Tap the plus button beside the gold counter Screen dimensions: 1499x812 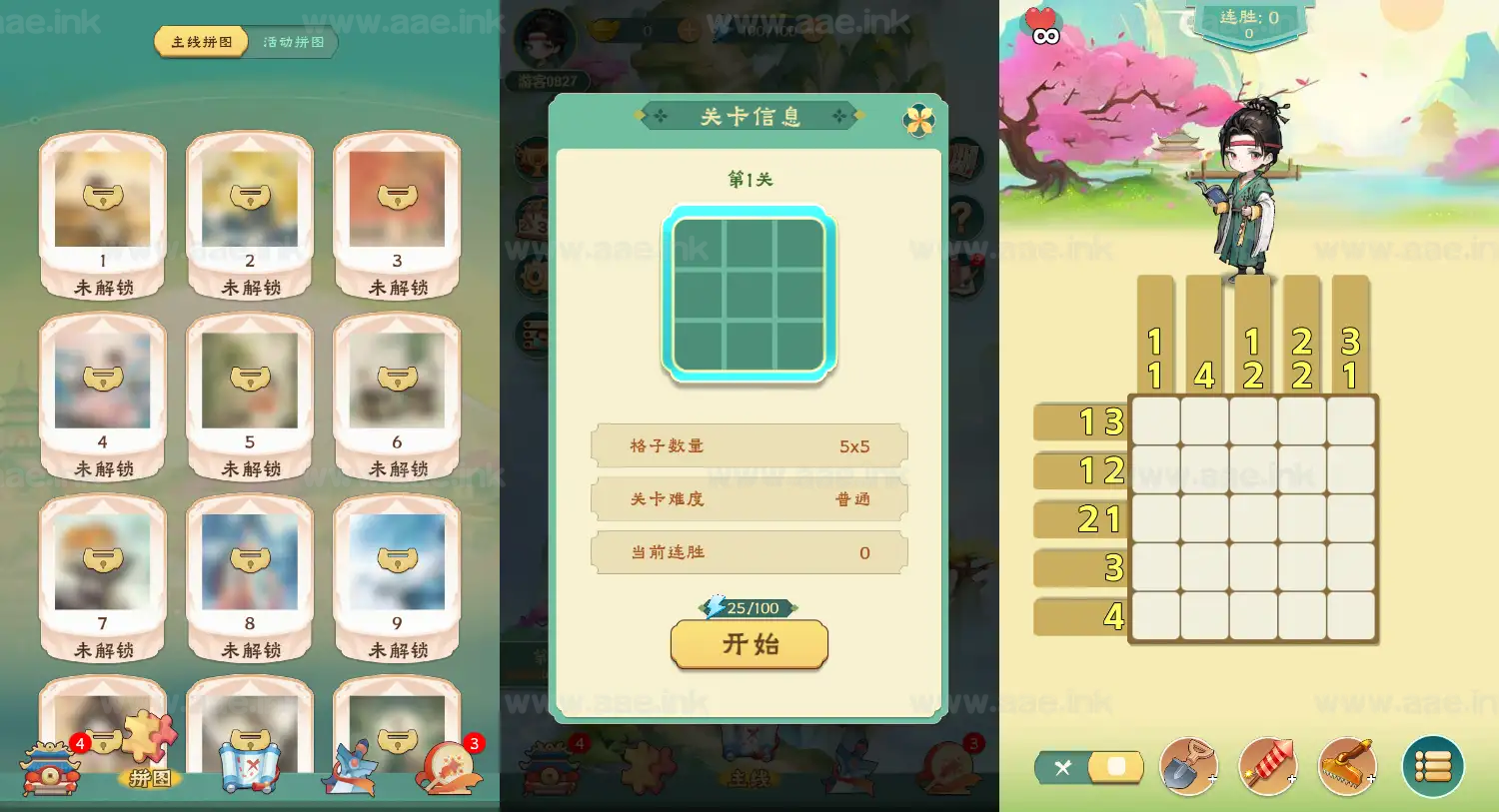pyautogui.click(x=690, y=30)
